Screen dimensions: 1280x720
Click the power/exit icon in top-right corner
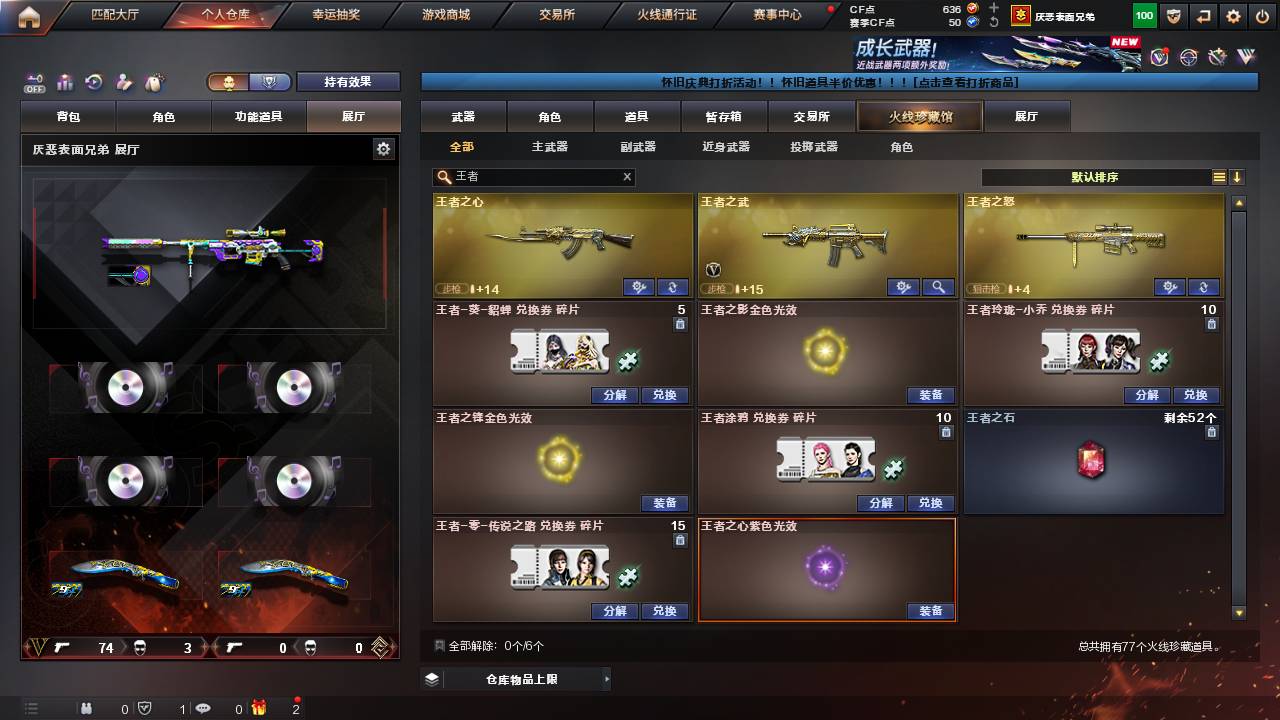(1262, 16)
